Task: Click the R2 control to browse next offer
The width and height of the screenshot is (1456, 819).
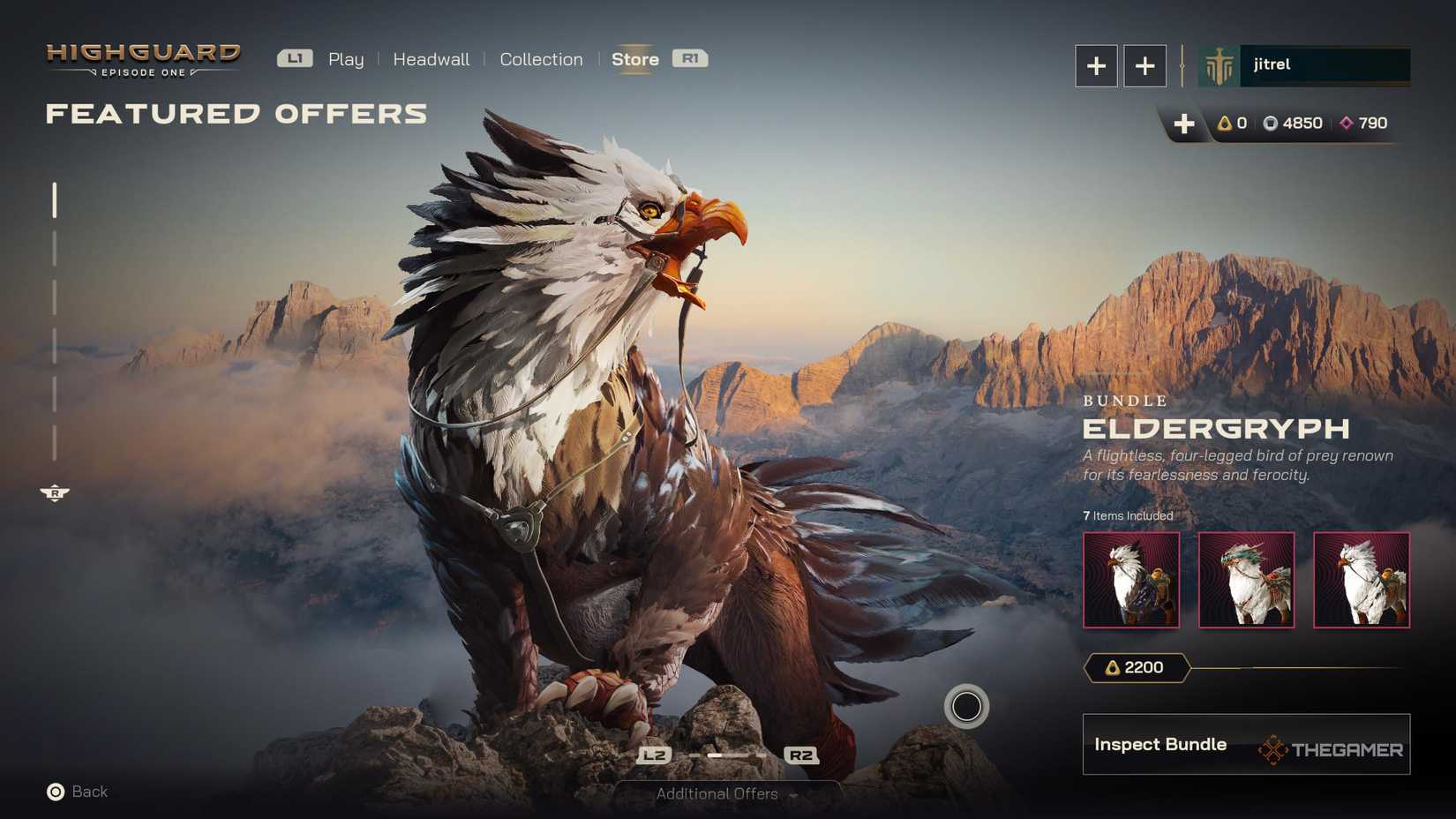Action: tap(799, 755)
